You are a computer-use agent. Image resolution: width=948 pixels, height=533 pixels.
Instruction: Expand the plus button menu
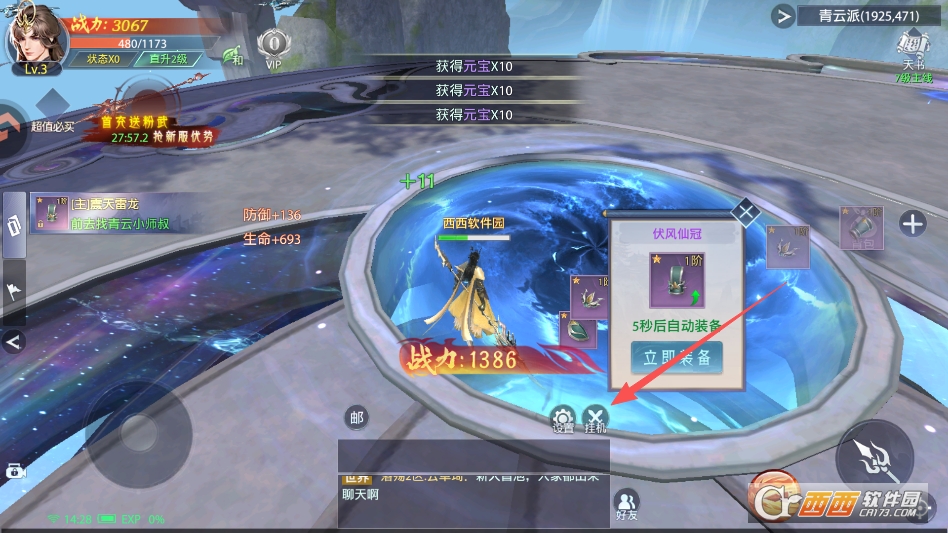coord(912,224)
